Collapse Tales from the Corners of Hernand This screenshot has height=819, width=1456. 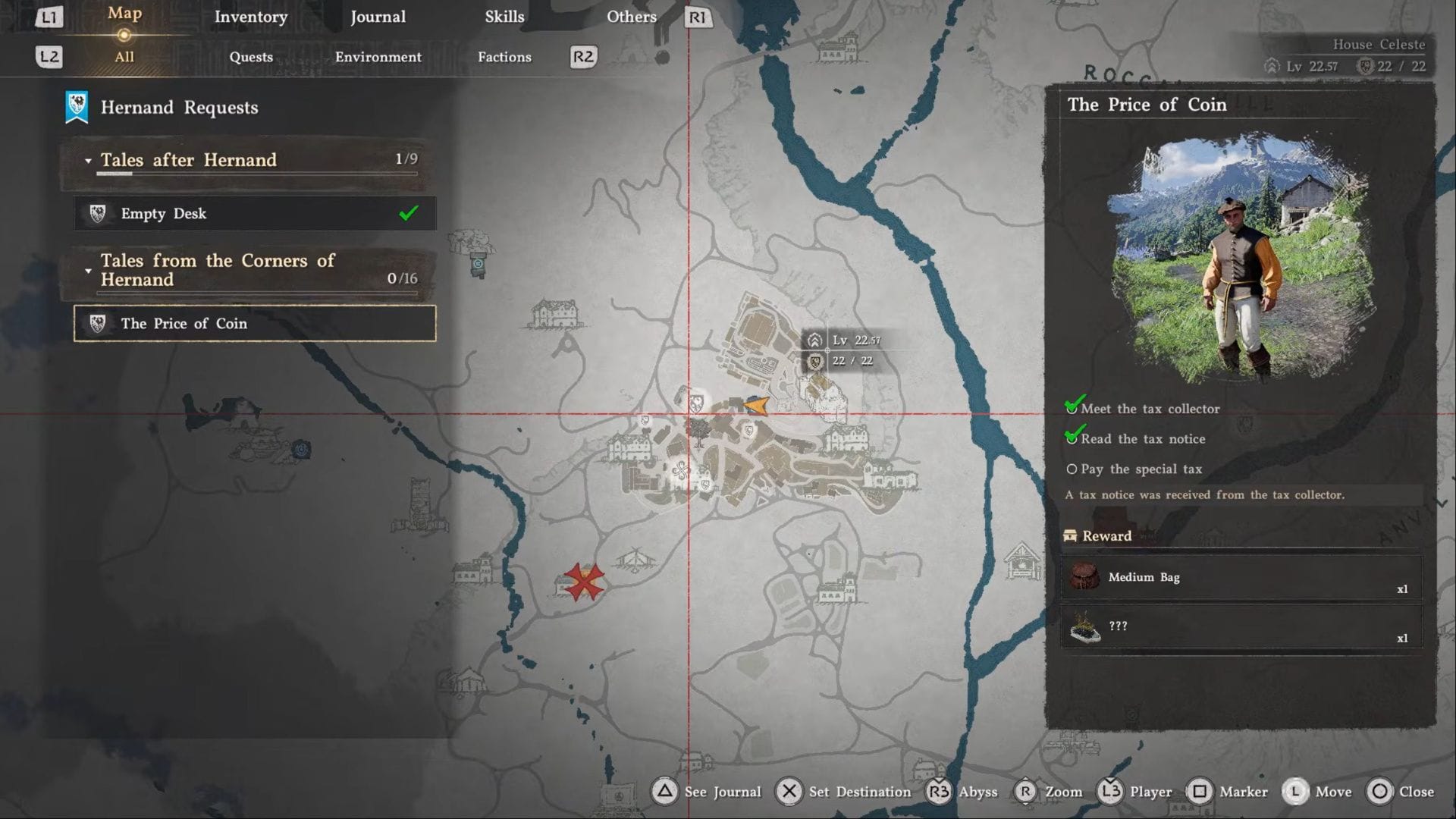click(89, 271)
